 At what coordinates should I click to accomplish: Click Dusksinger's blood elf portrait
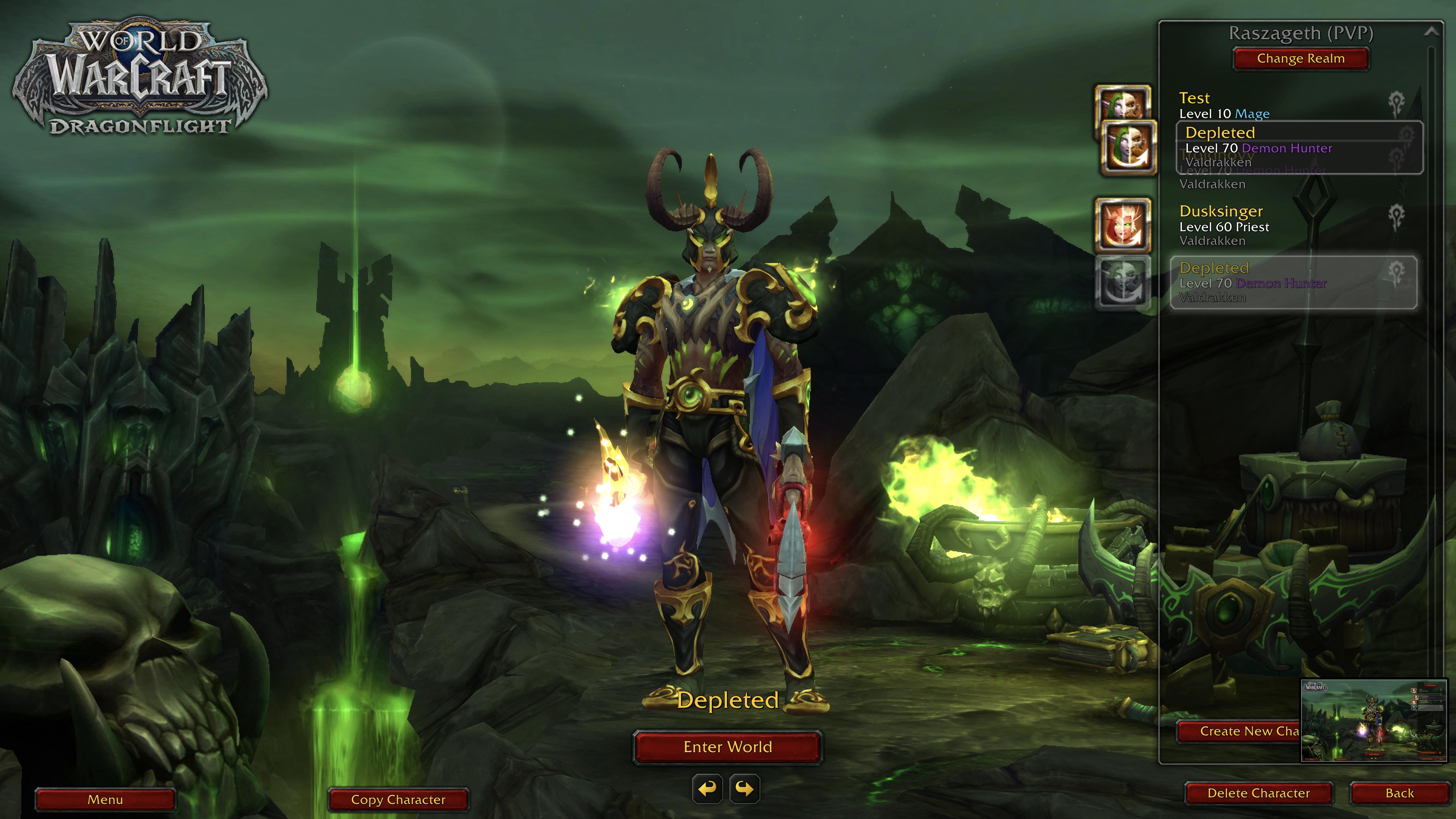pyautogui.click(x=1122, y=225)
